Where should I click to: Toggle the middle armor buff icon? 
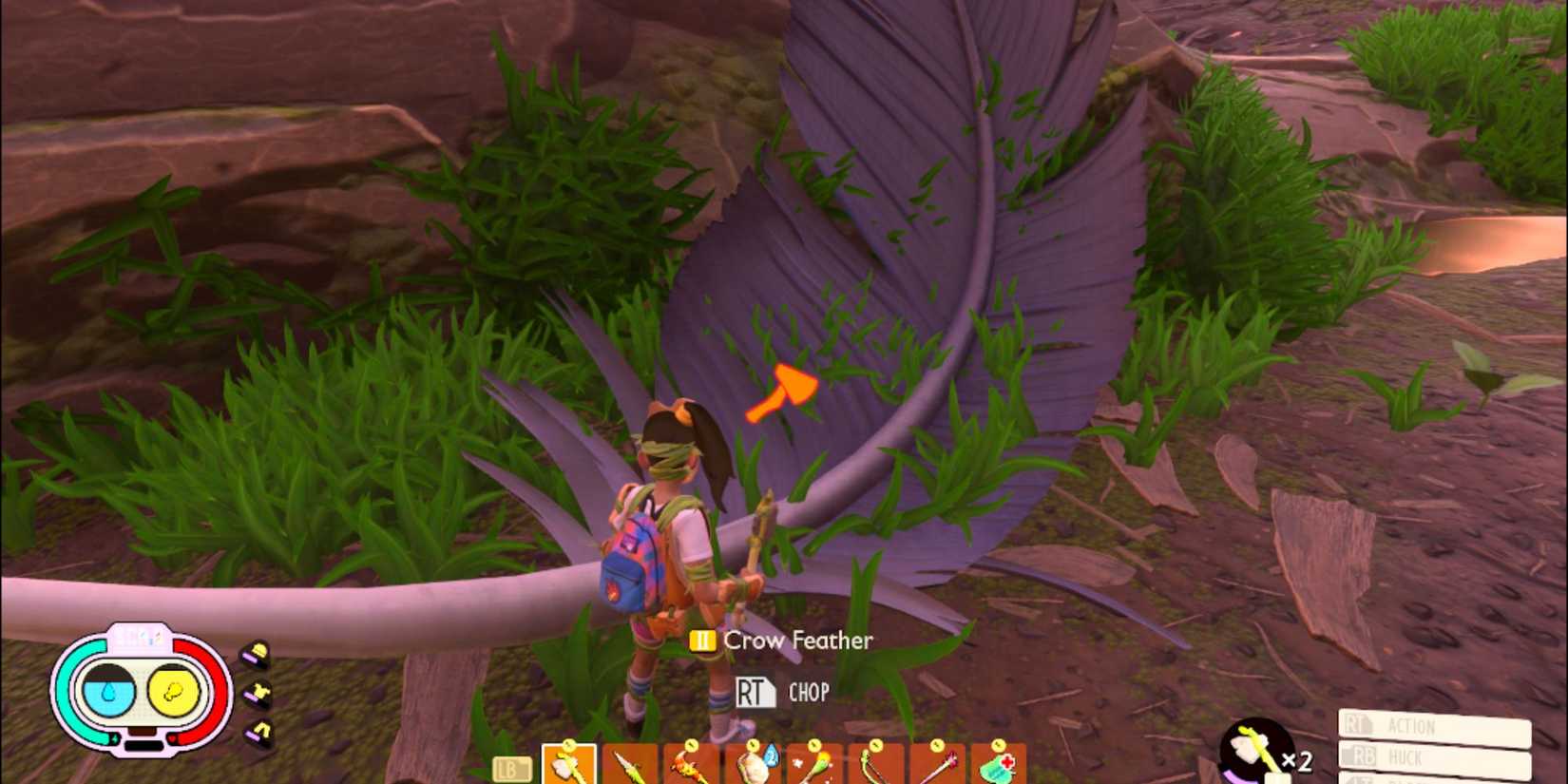pos(258,691)
